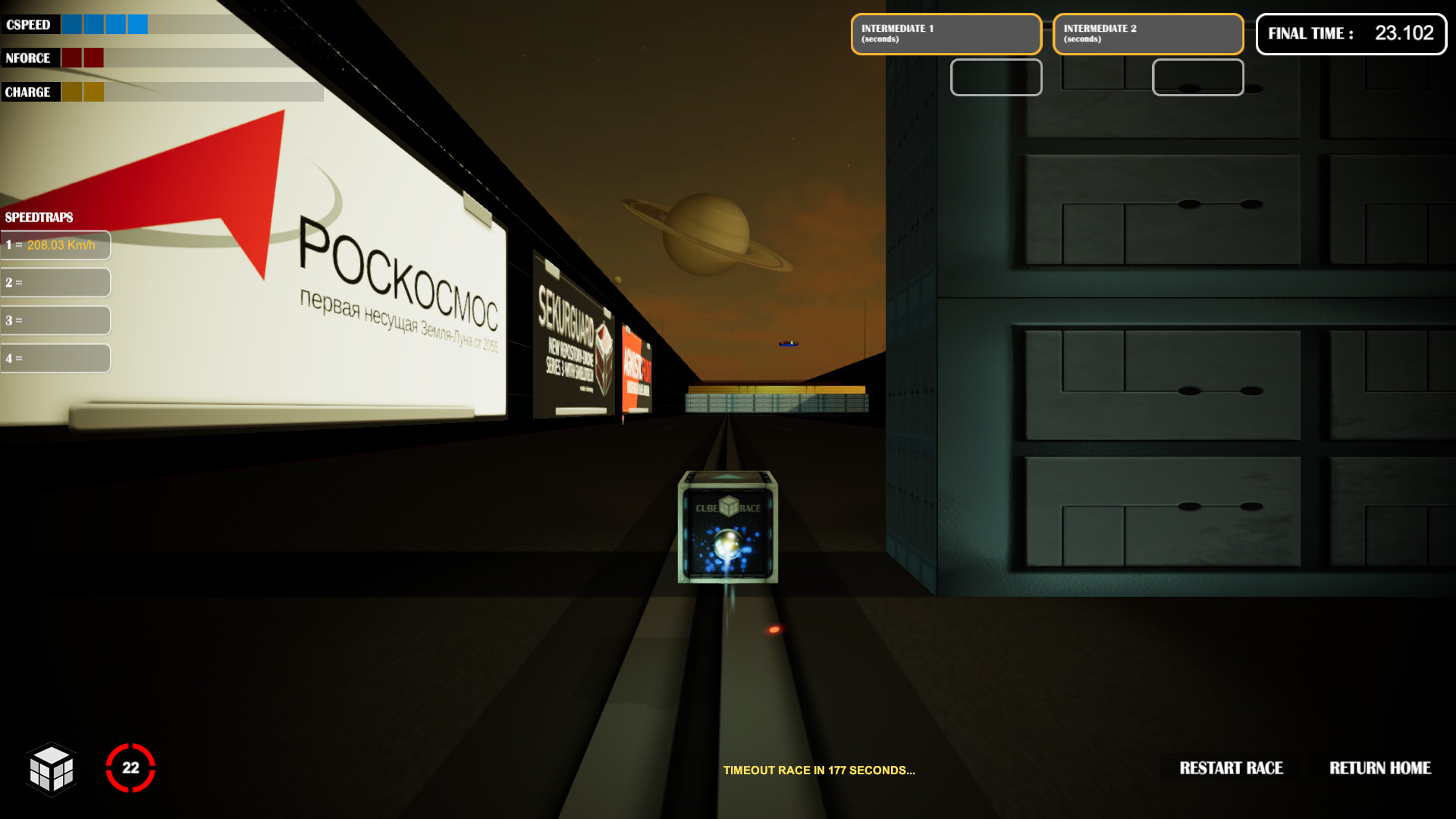This screenshot has height=819, width=1456.
Task: Select speedtrap 1 showing 208.03 Km/h
Action: [x=55, y=244]
